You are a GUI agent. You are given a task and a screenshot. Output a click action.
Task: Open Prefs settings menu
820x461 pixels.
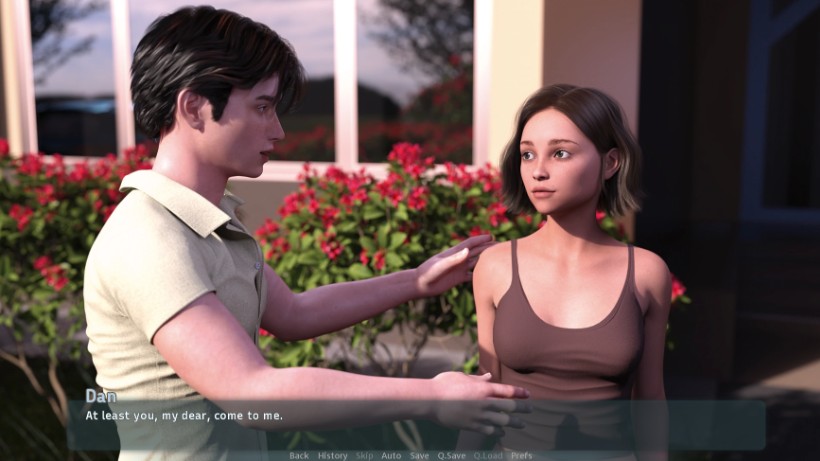pos(522,455)
